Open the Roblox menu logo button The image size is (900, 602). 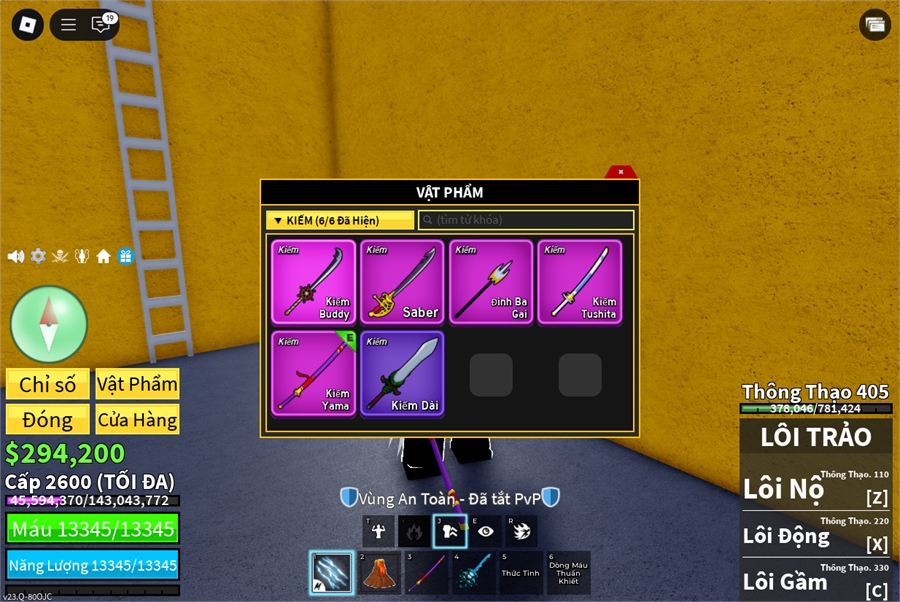[x=27, y=25]
